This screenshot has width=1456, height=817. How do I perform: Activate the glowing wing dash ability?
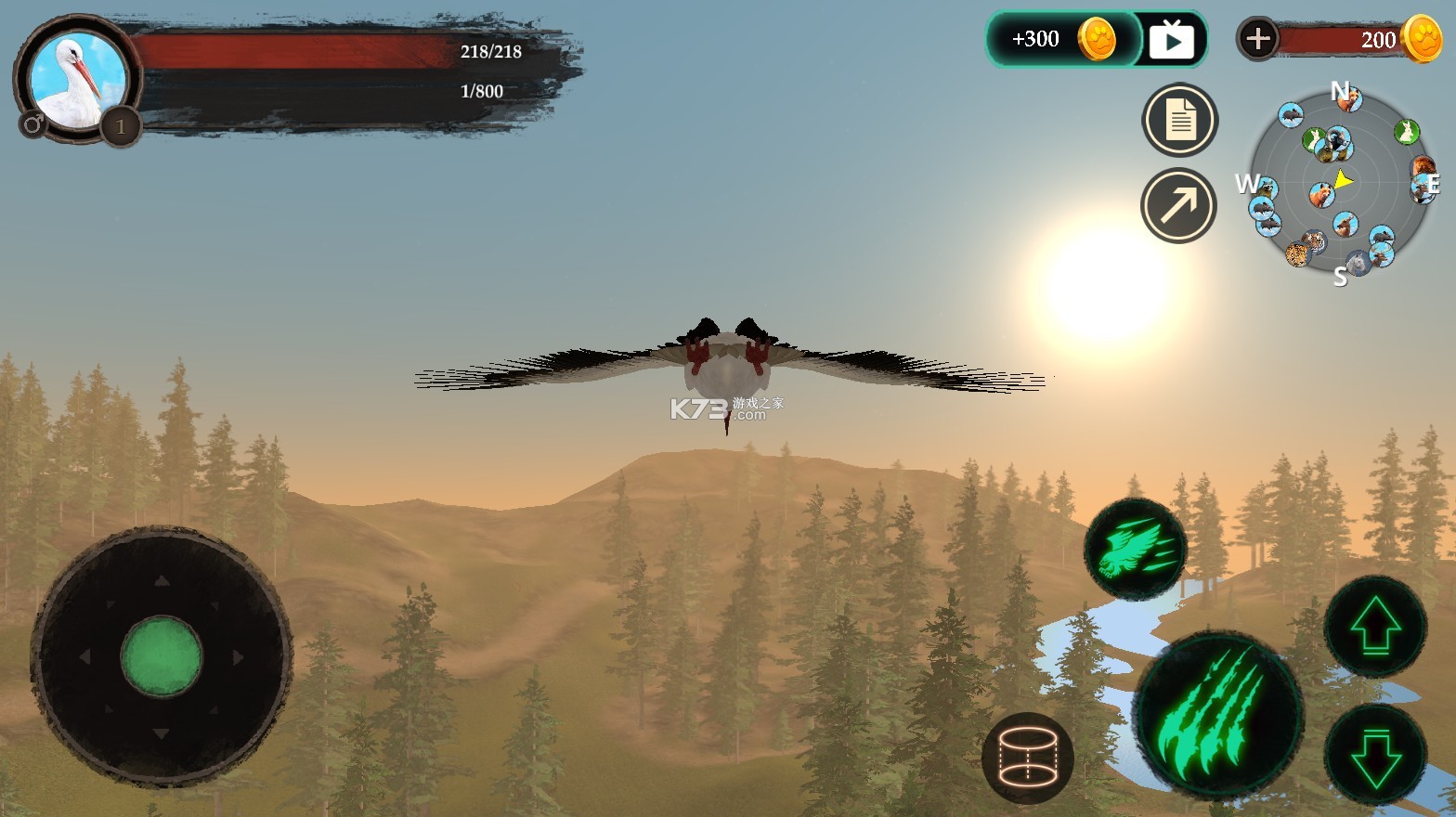pos(1136,550)
